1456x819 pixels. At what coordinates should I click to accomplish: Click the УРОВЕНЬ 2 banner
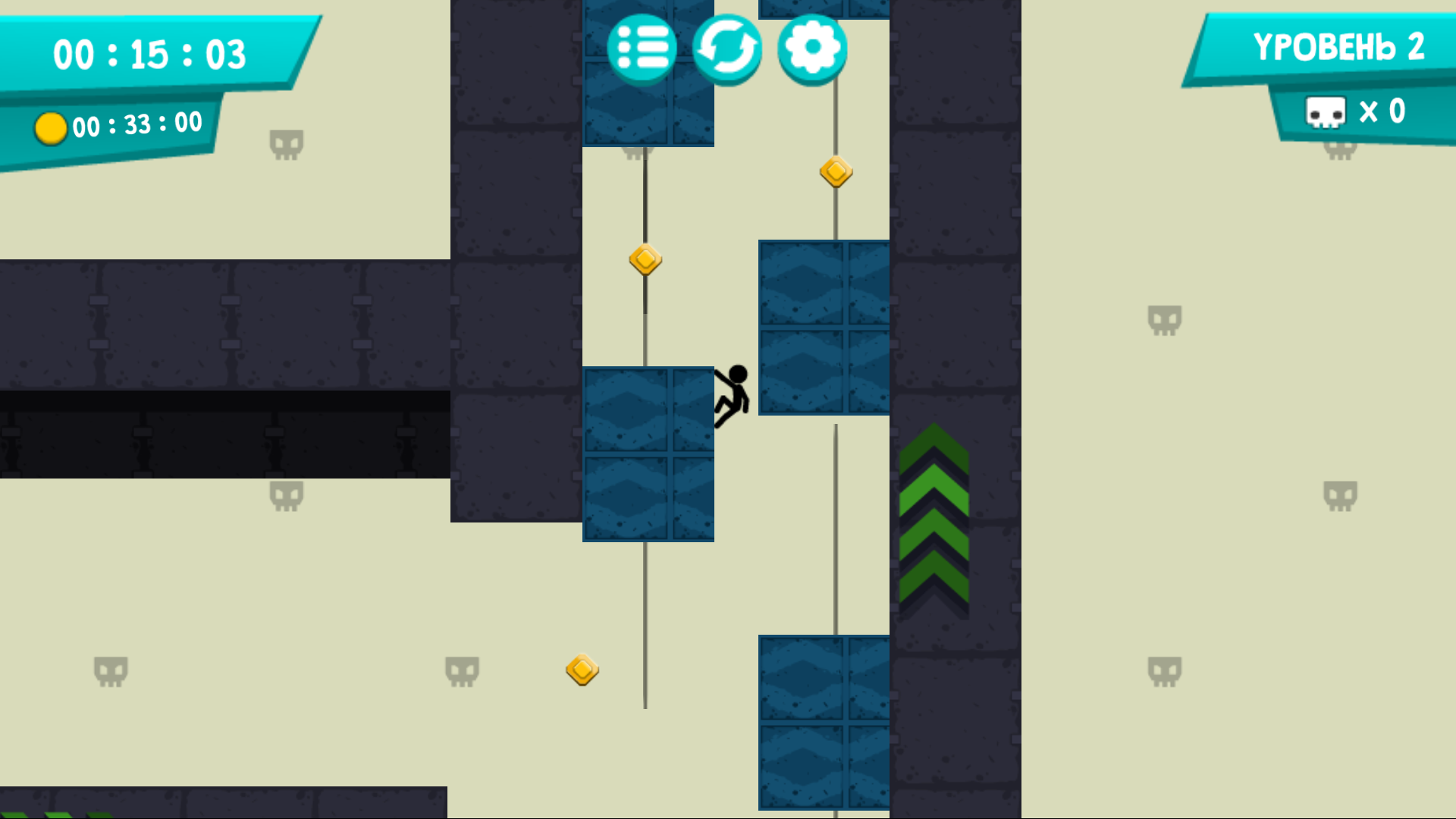tap(1341, 47)
